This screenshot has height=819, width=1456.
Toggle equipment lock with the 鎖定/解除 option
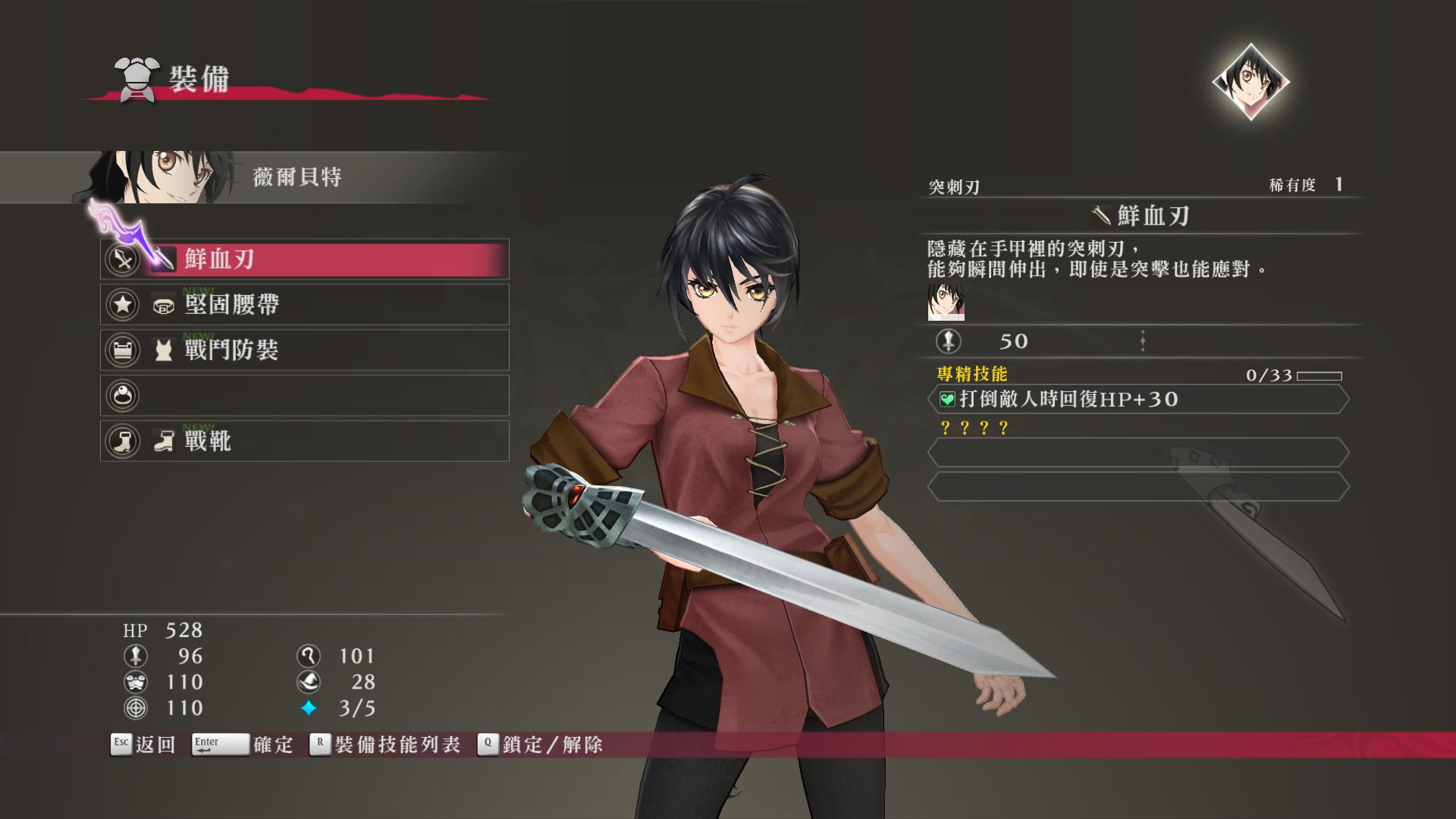click(543, 745)
